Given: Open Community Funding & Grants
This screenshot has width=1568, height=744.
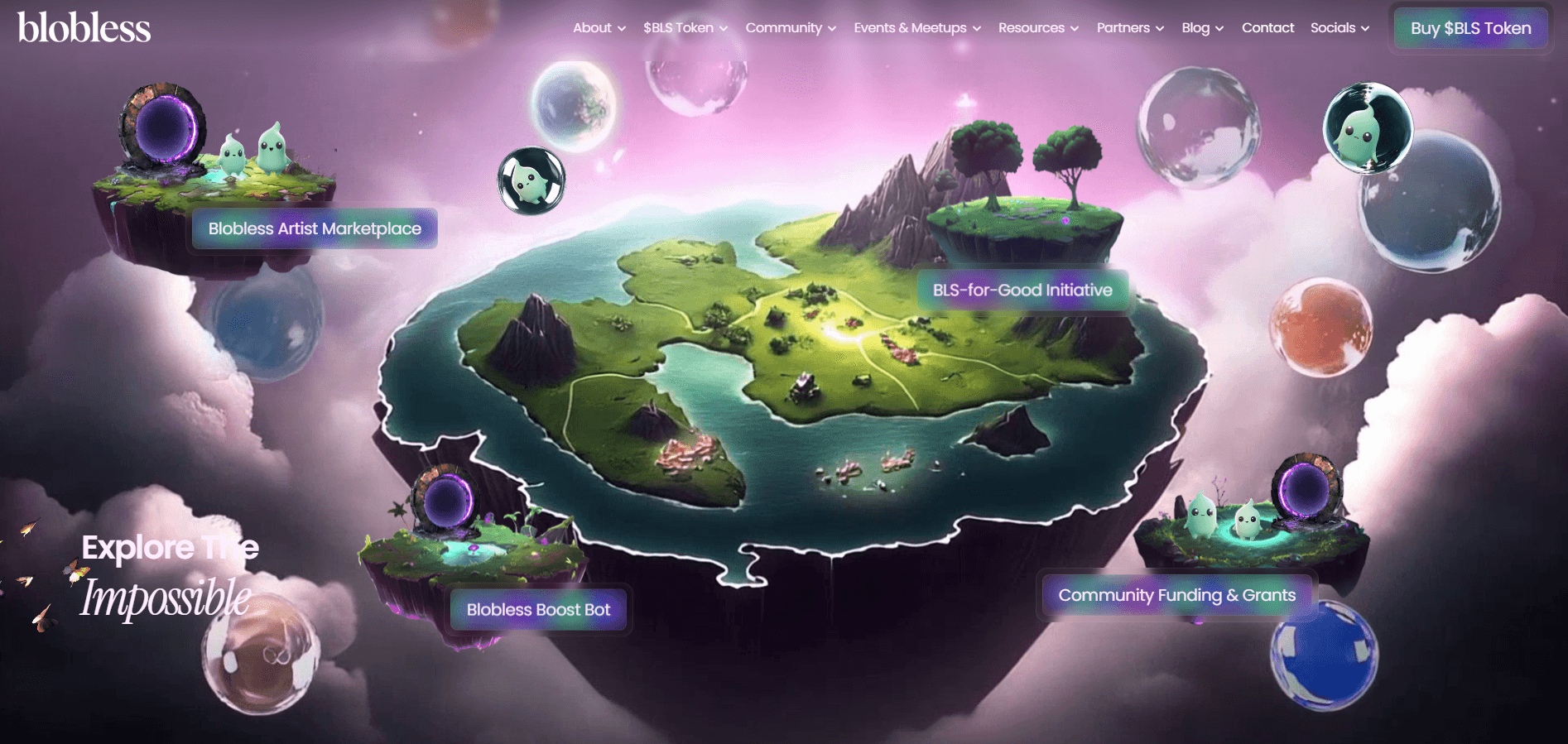Looking at the screenshot, I should (x=1176, y=595).
